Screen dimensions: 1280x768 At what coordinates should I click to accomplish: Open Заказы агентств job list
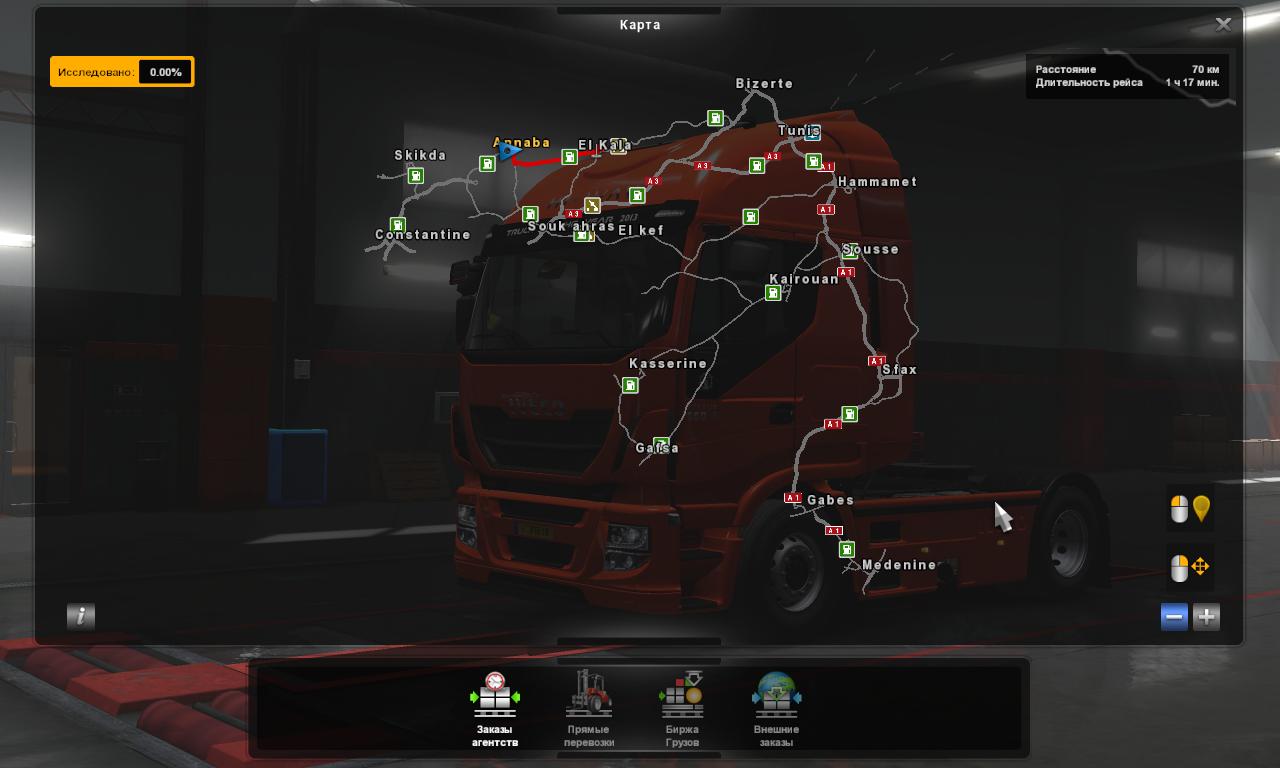pos(495,708)
